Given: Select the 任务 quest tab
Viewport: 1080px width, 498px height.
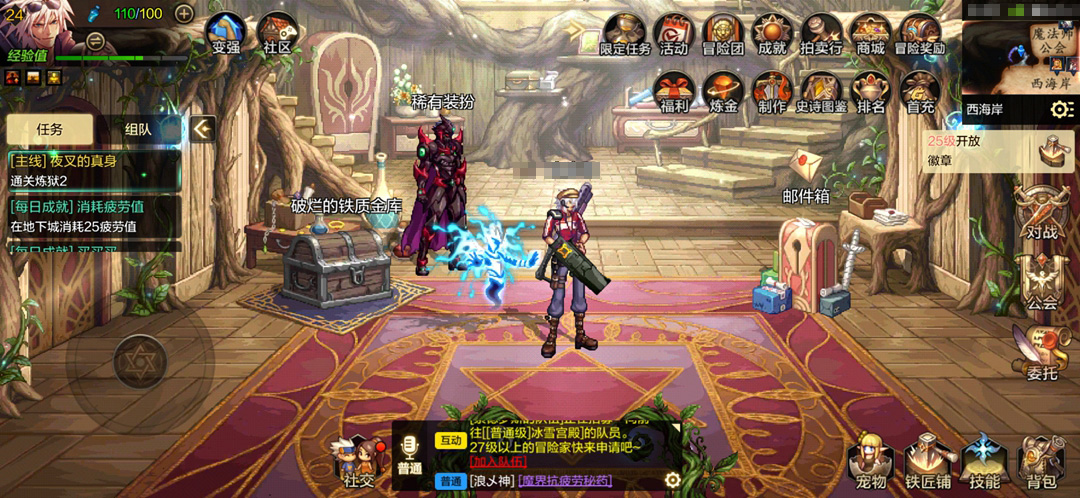Looking at the screenshot, I should point(50,129).
